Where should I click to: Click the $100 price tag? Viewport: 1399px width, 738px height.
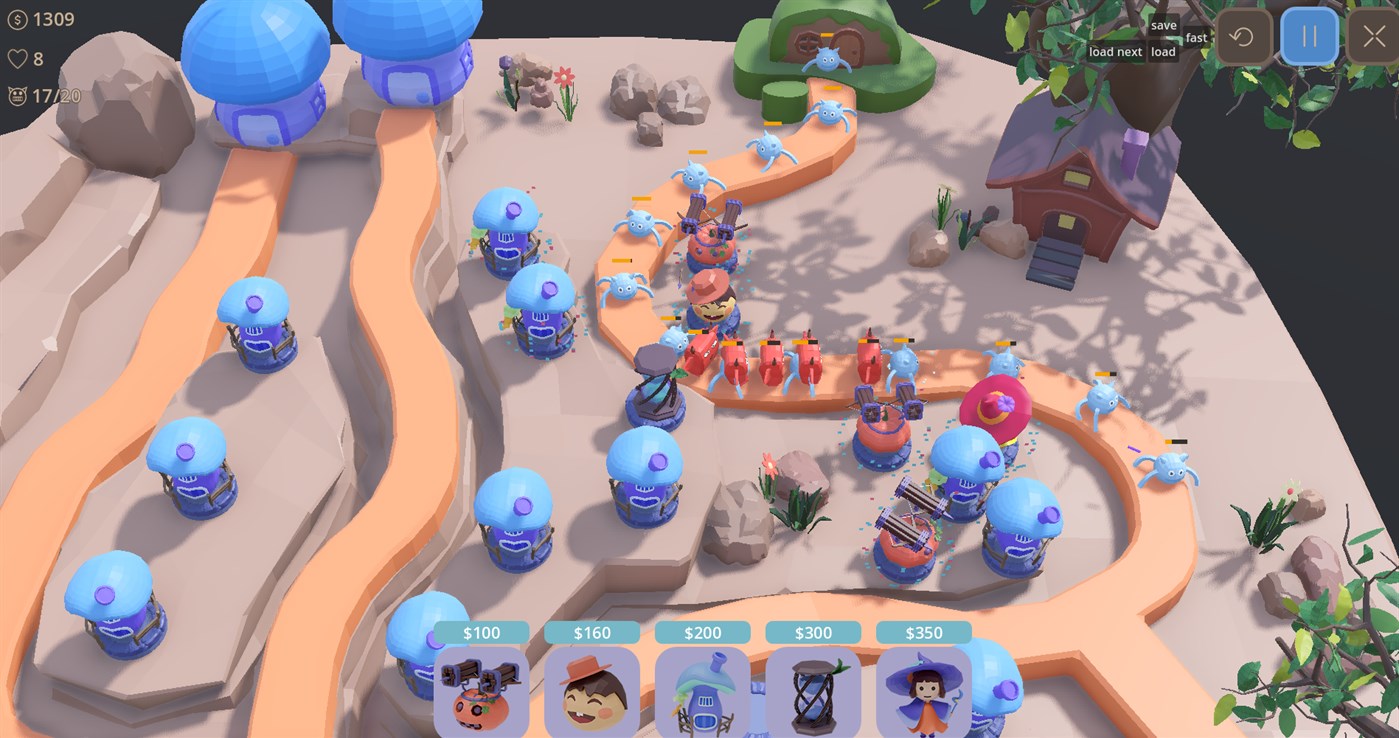tap(481, 632)
